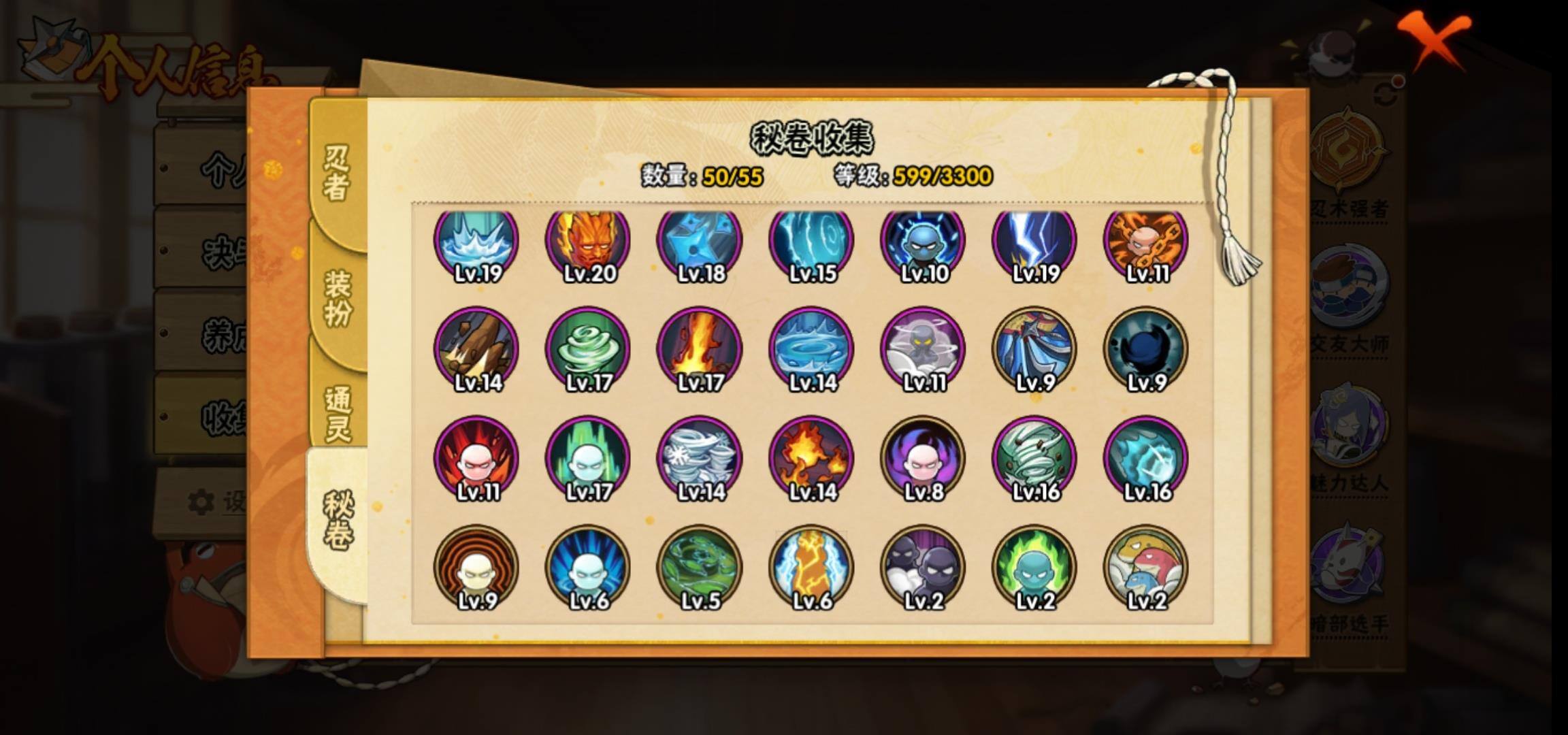
Task: Choose the Lv.6 golden lightning pillar scroll
Action: coord(811,568)
